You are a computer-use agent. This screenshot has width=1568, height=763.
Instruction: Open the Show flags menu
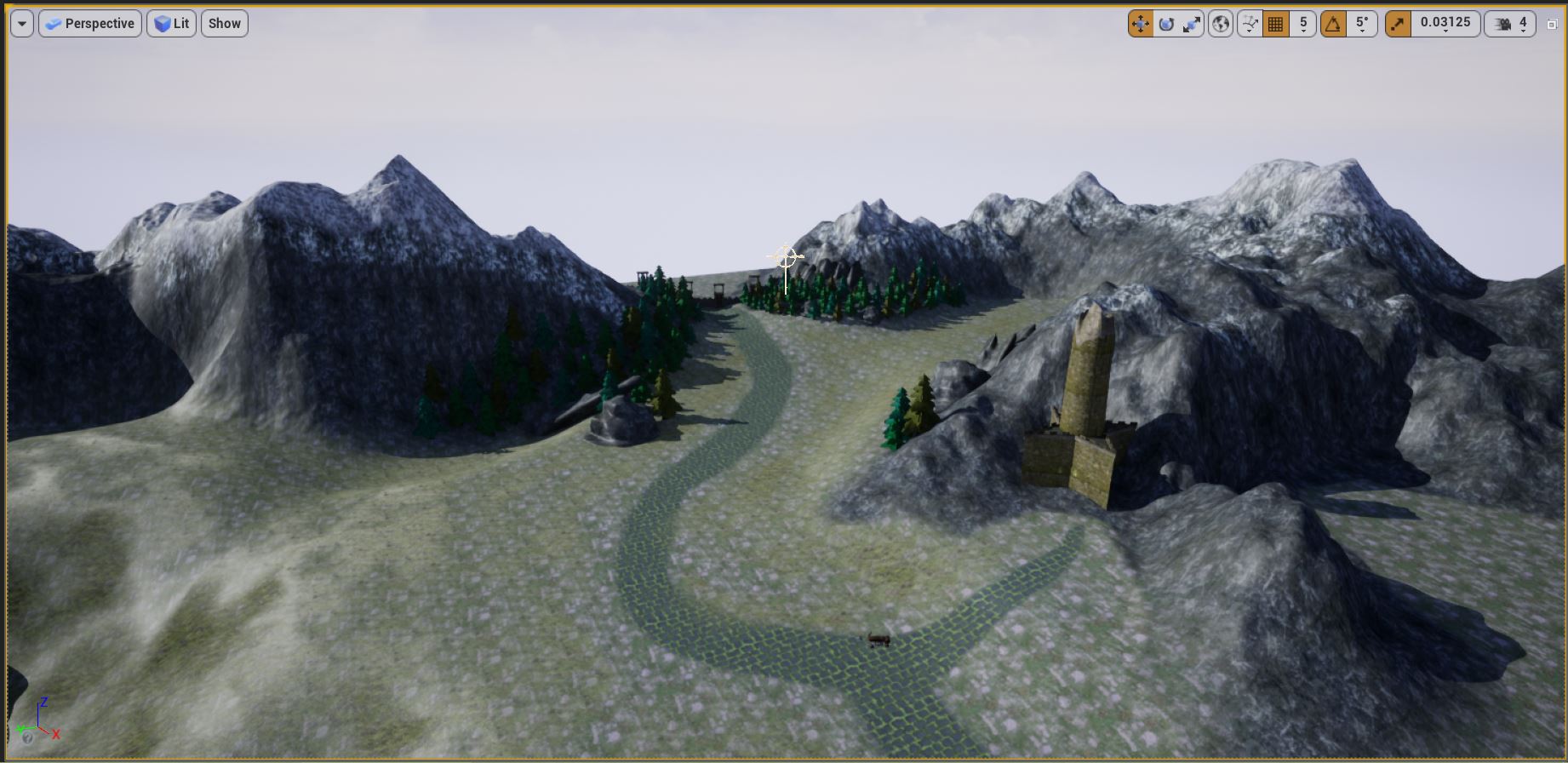tap(223, 23)
